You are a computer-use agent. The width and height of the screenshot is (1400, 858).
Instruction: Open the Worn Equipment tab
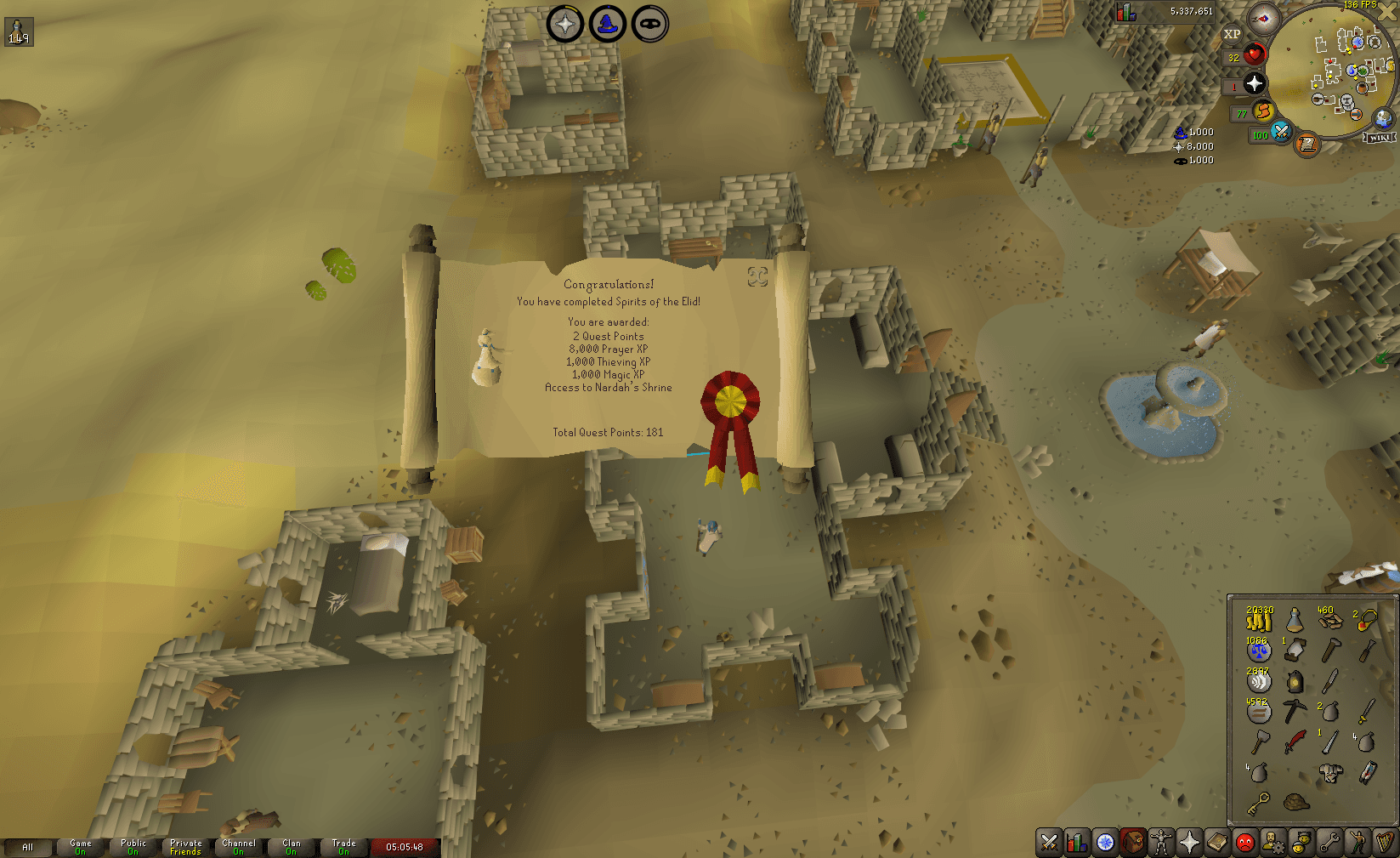click(1161, 842)
